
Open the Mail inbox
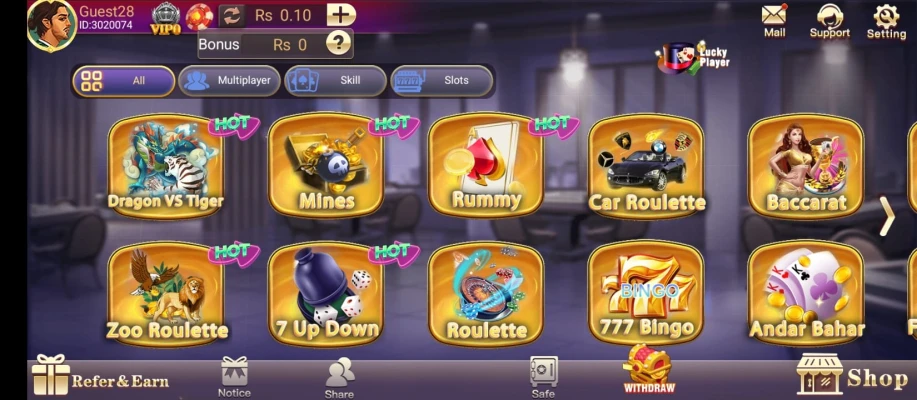point(774,21)
